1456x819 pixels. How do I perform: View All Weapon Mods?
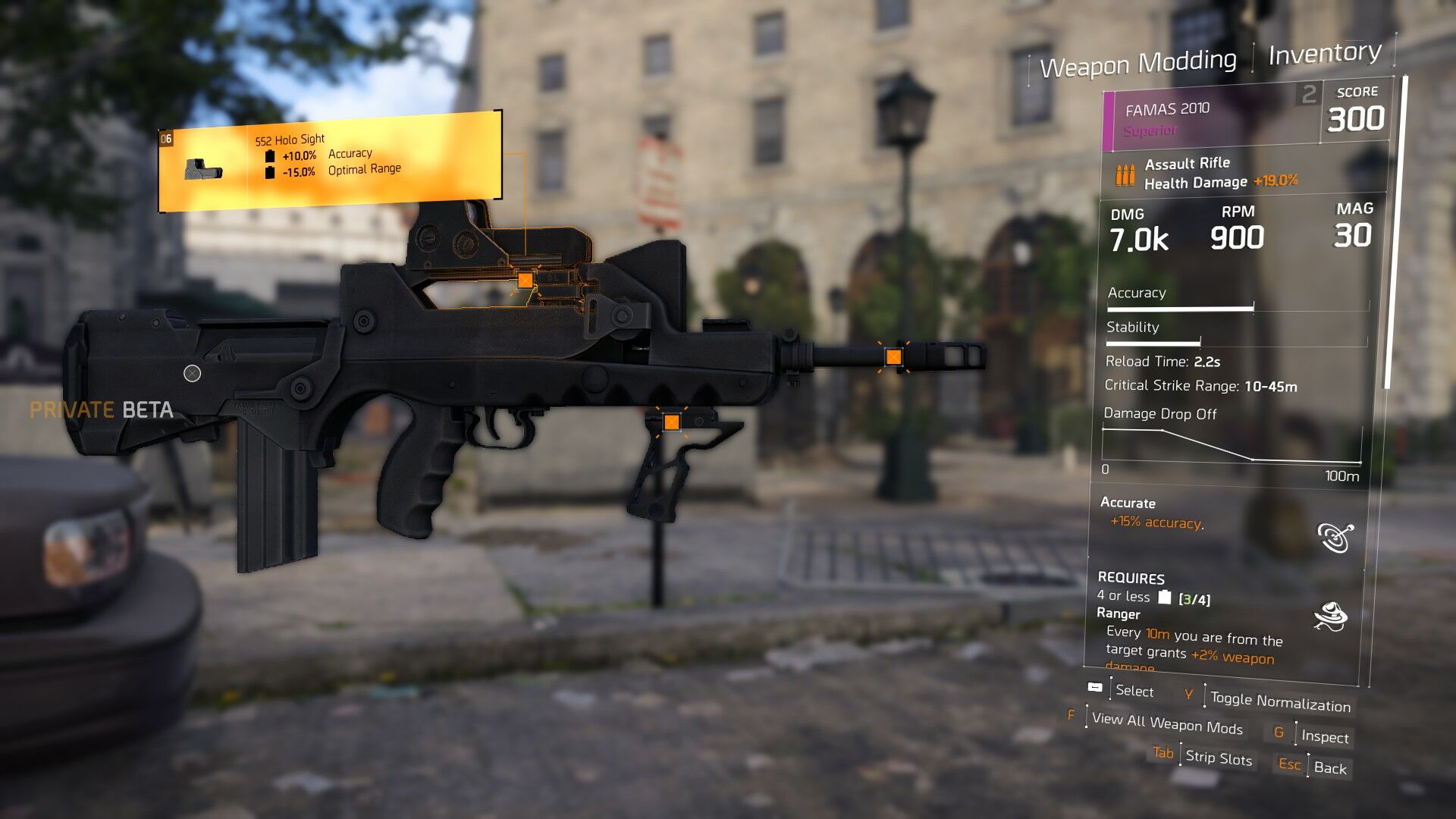coord(1166,723)
